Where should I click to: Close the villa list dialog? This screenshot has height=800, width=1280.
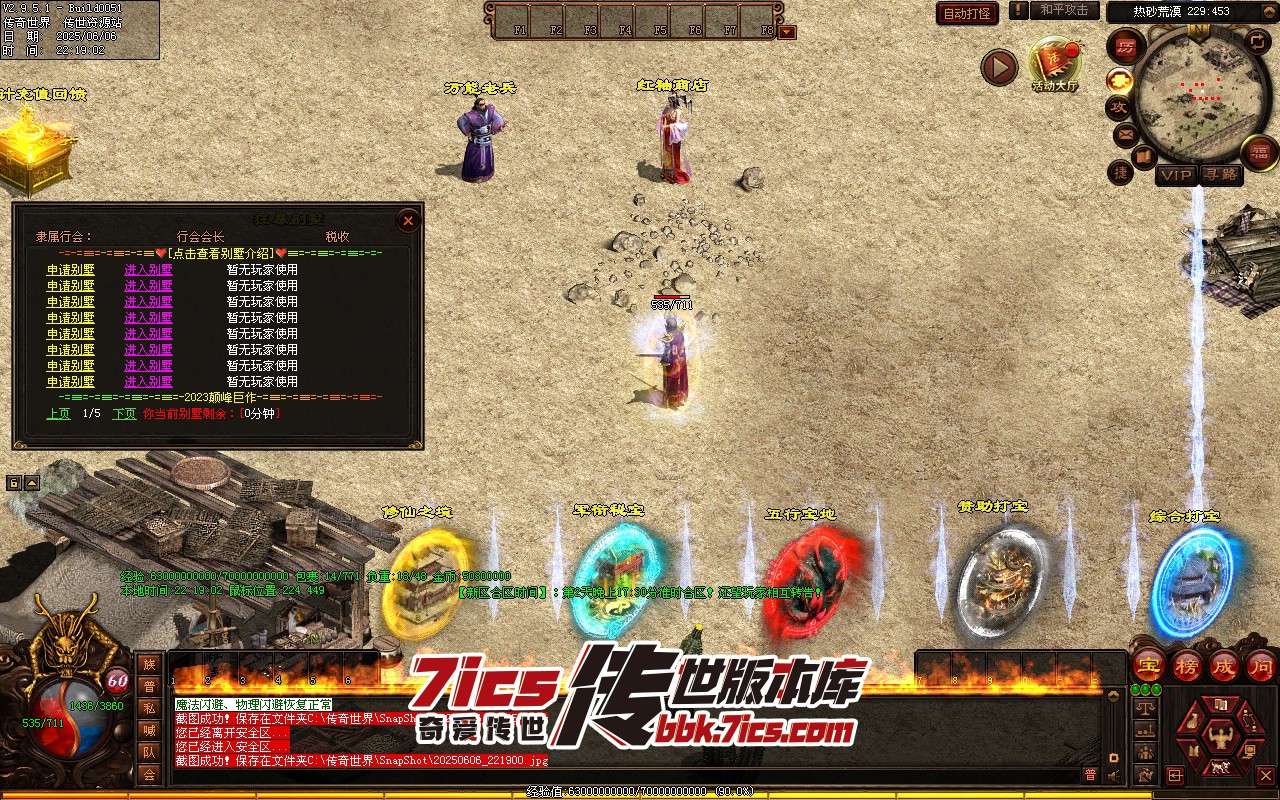coord(407,220)
